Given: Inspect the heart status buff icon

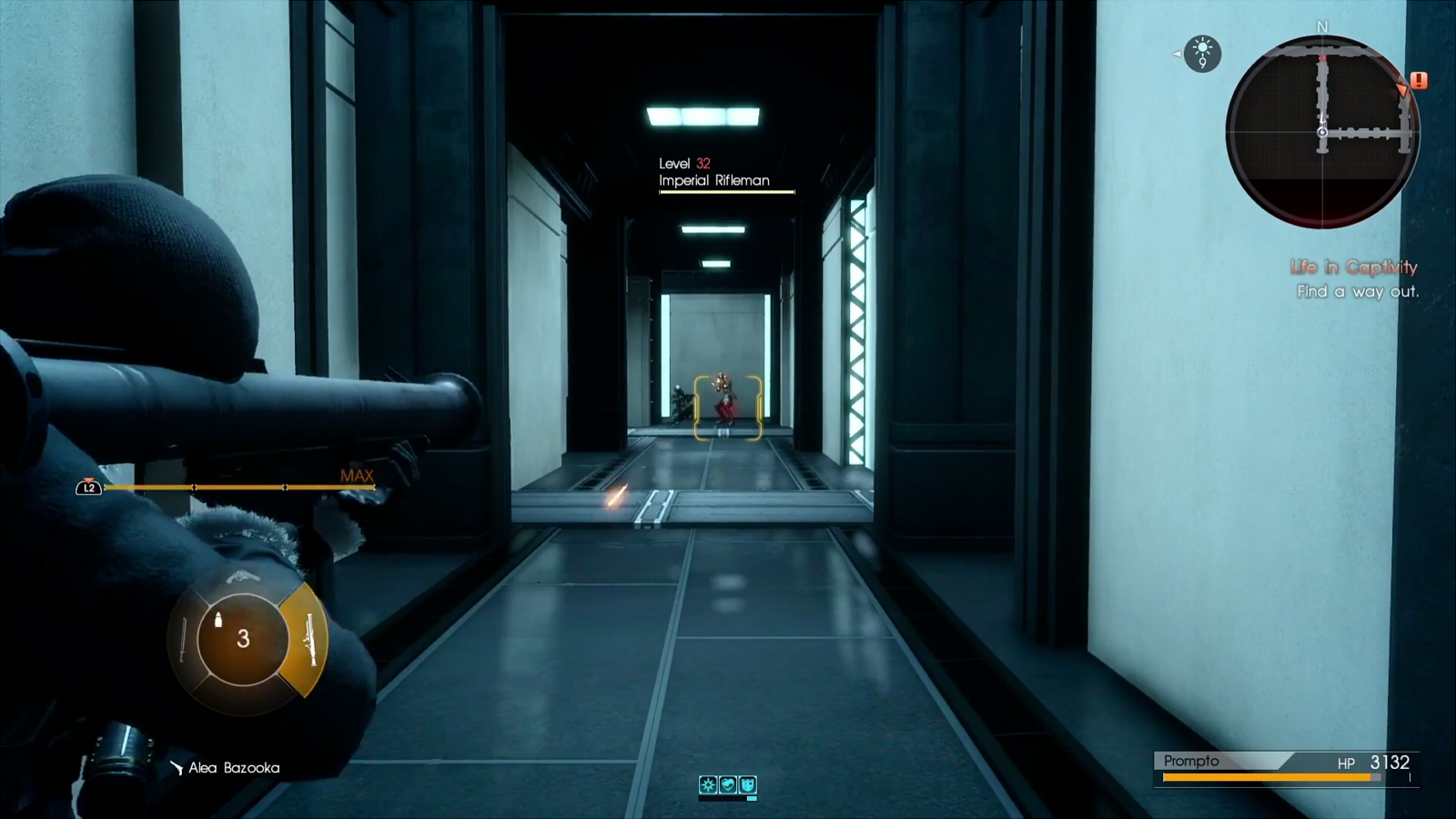Looking at the screenshot, I should click(728, 784).
